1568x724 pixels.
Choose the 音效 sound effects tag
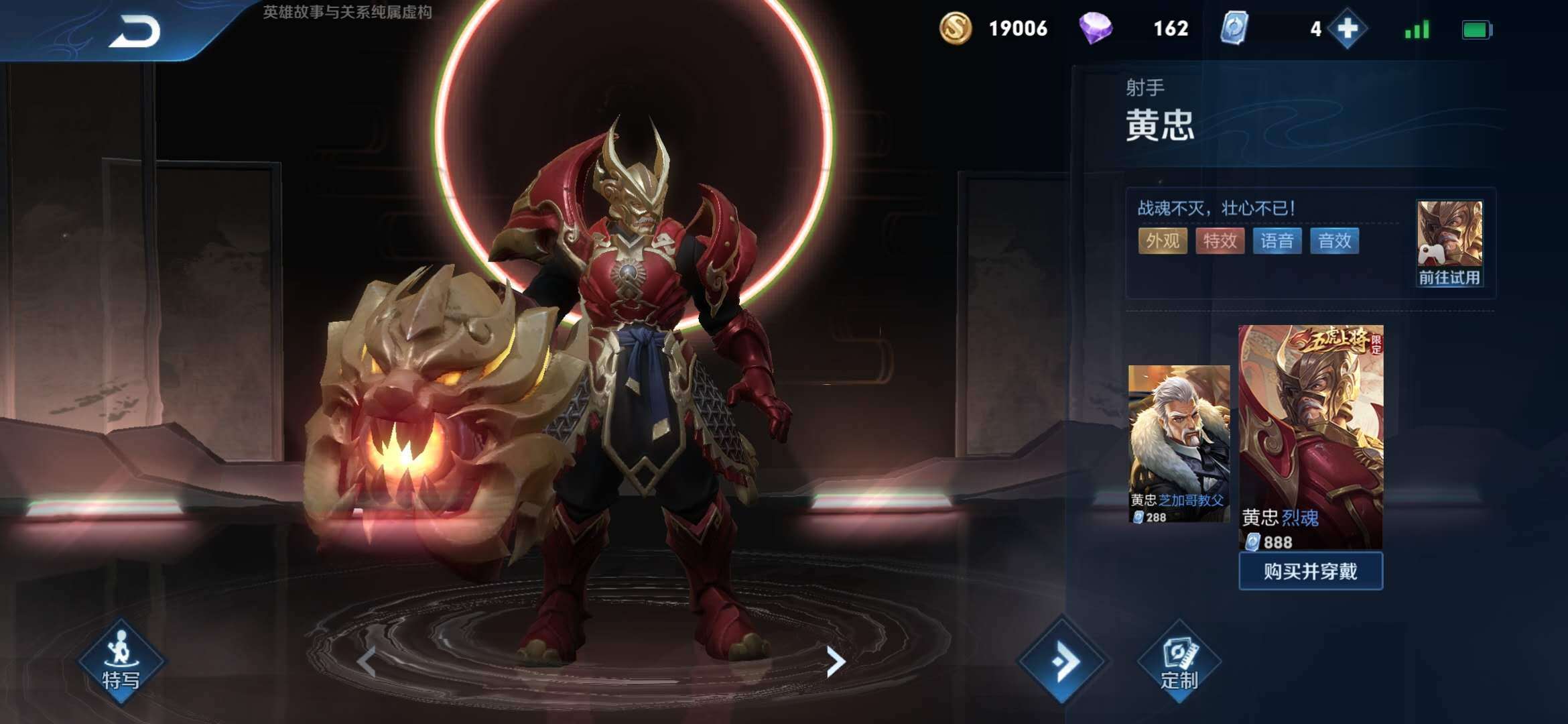[1334, 241]
